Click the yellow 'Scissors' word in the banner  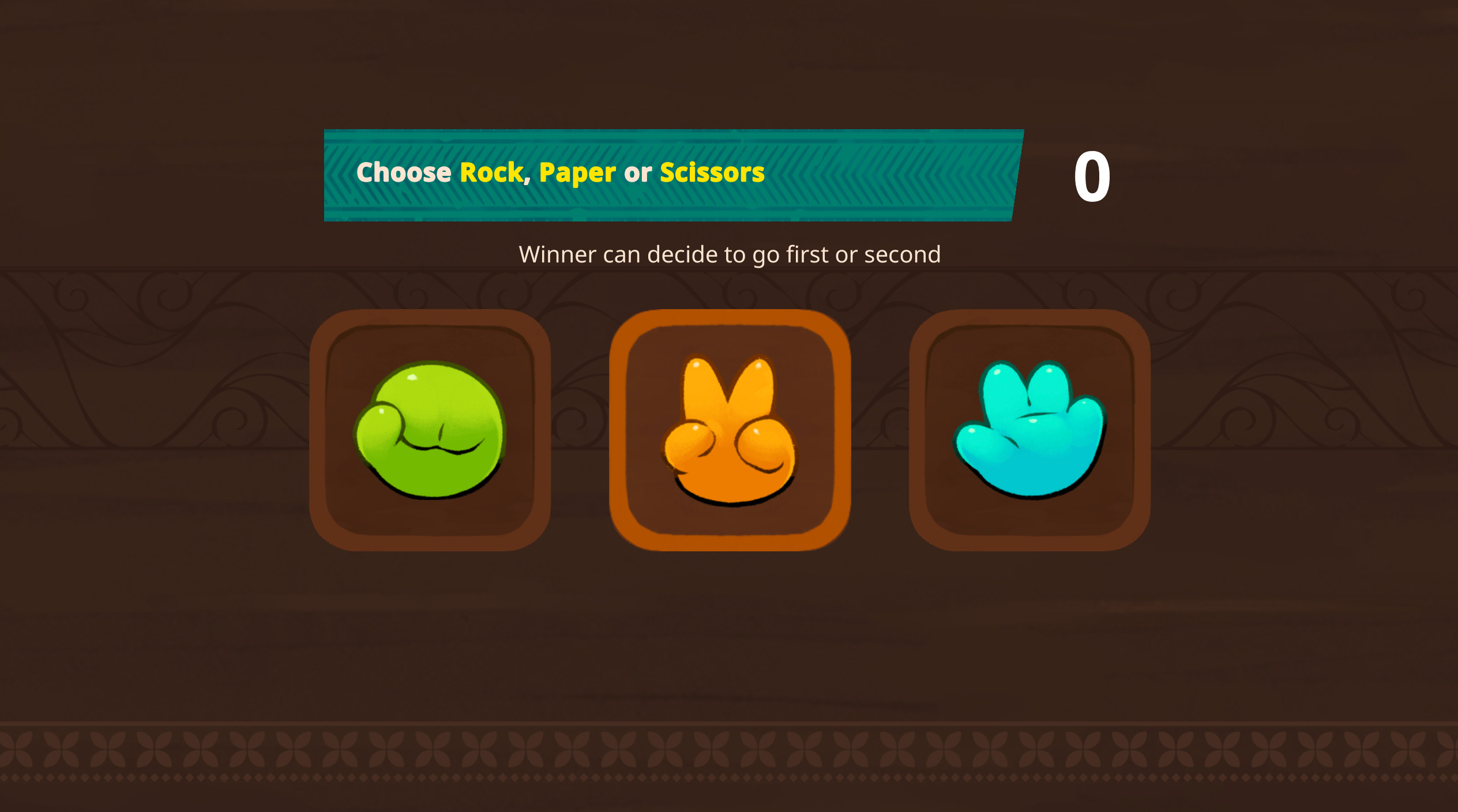pyautogui.click(x=712, y=172)
